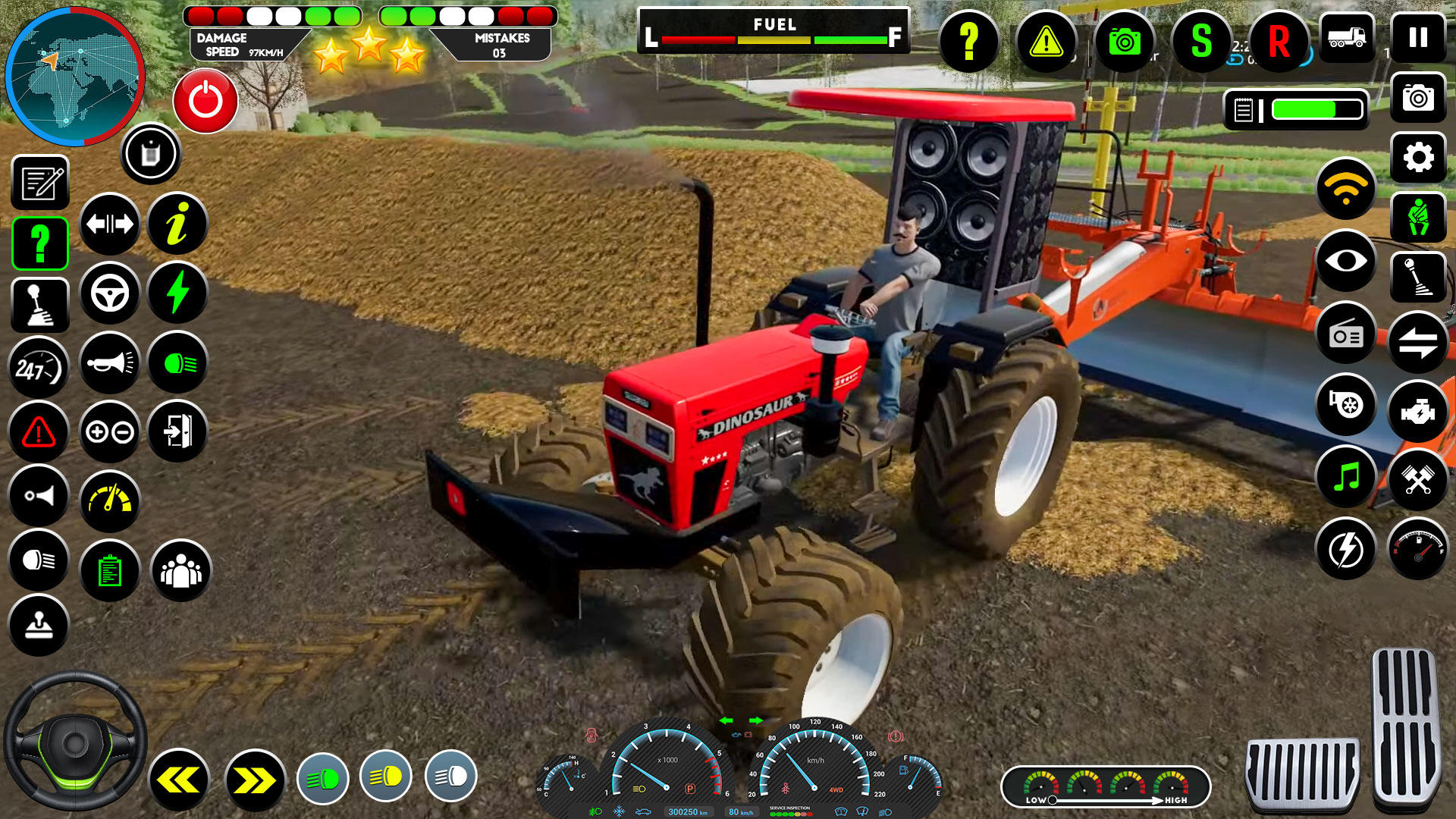The image size is (1456, 819).
Task: Open the radio panel icon
Action: pyautogui.click(x=1345, y=334)
